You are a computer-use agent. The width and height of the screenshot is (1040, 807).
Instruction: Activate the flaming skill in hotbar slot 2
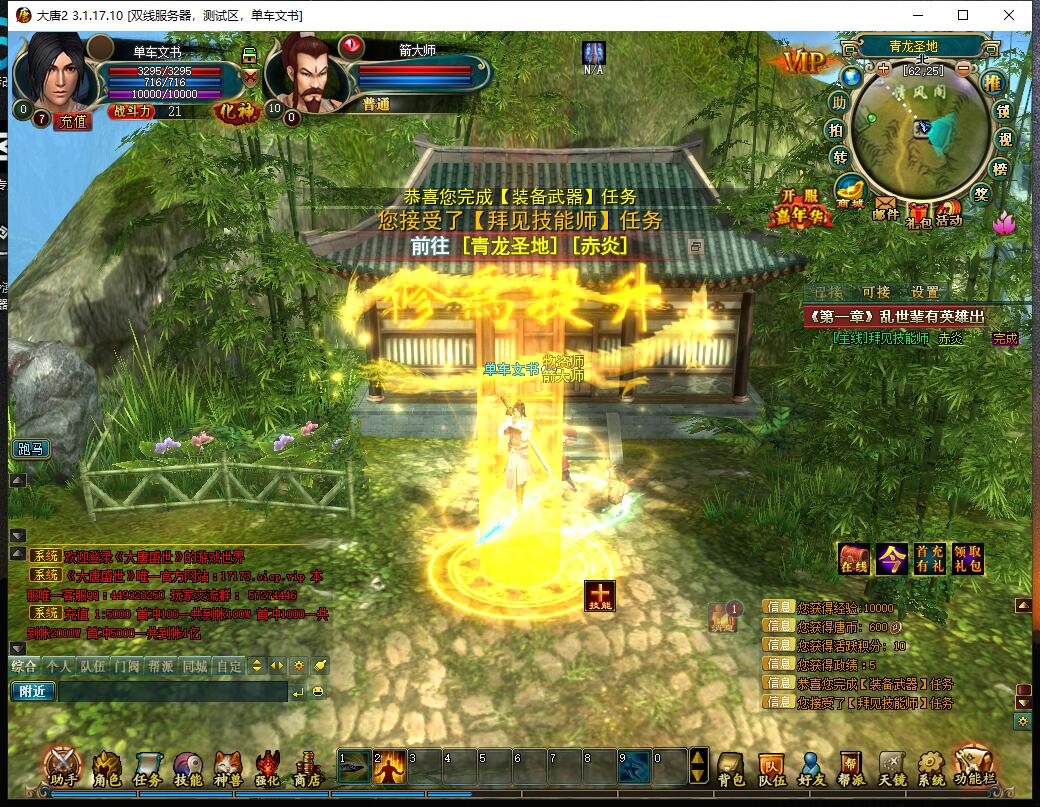pyautogui.click(x=389, y=767)
